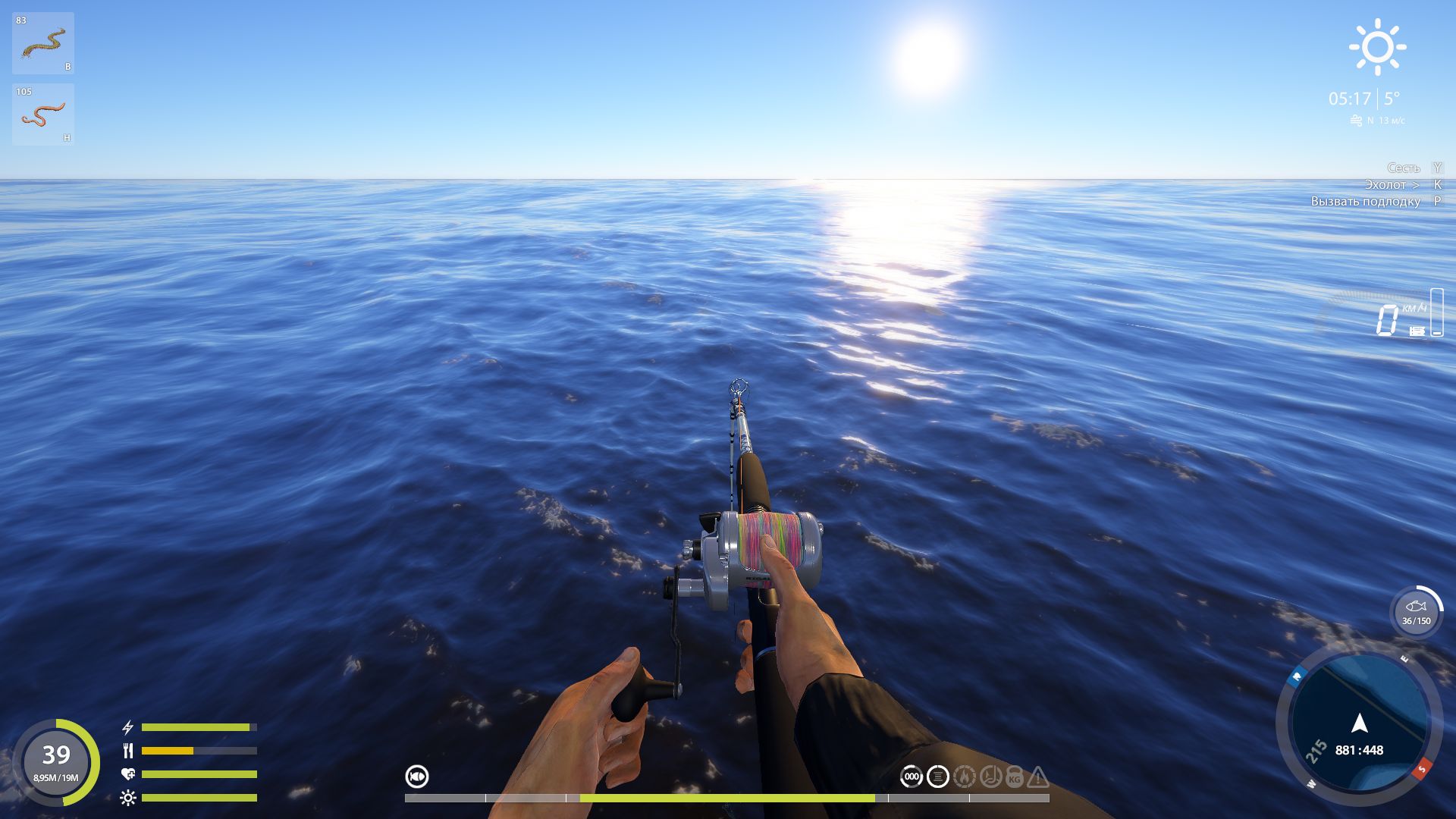Image resolution: width=1456 pixels, height=819 pixels.
Task: Click the yellow casting progress bar
Action: coord(728,797)
